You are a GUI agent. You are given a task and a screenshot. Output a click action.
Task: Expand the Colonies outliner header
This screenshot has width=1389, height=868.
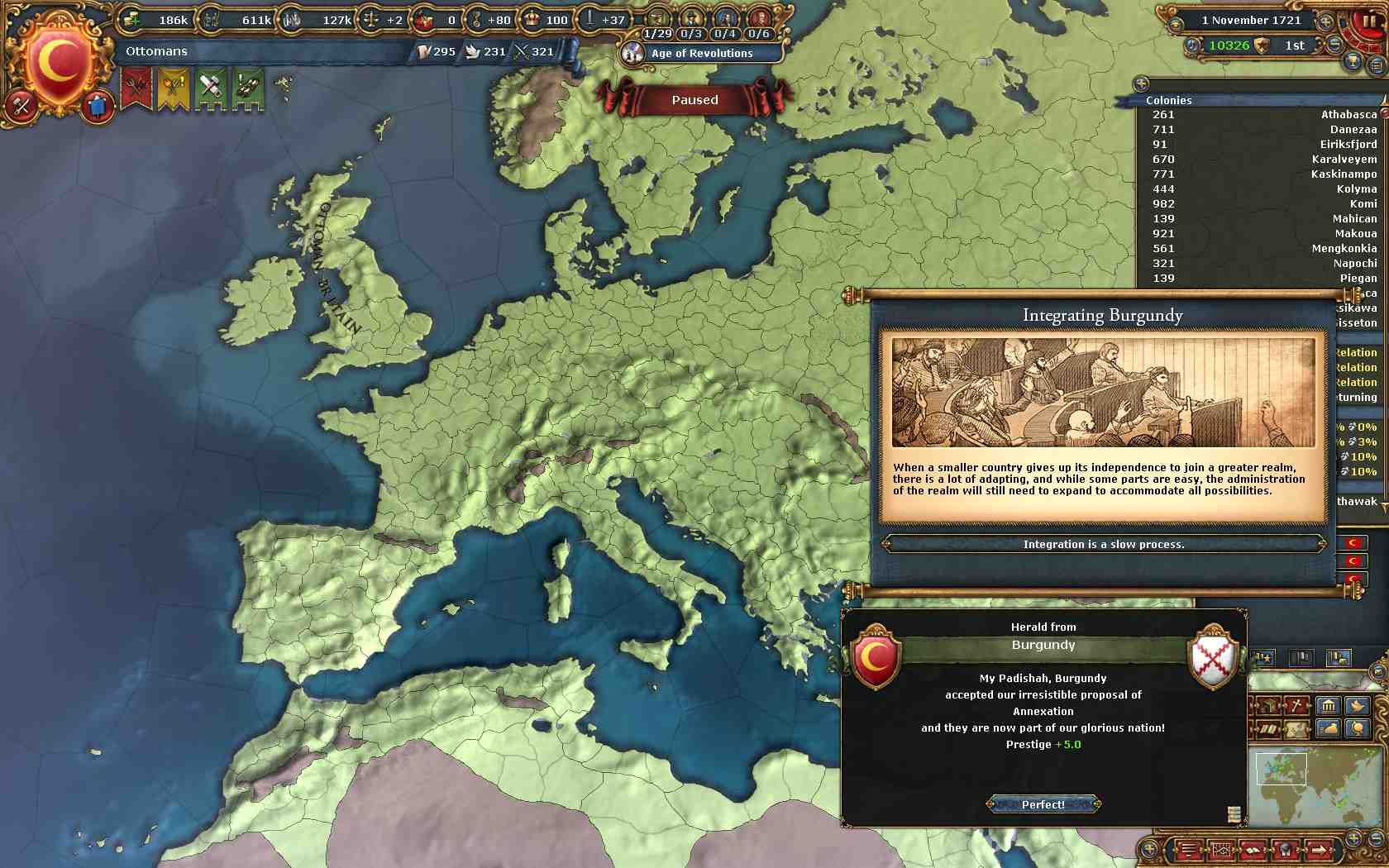[x=1169, y=100]
